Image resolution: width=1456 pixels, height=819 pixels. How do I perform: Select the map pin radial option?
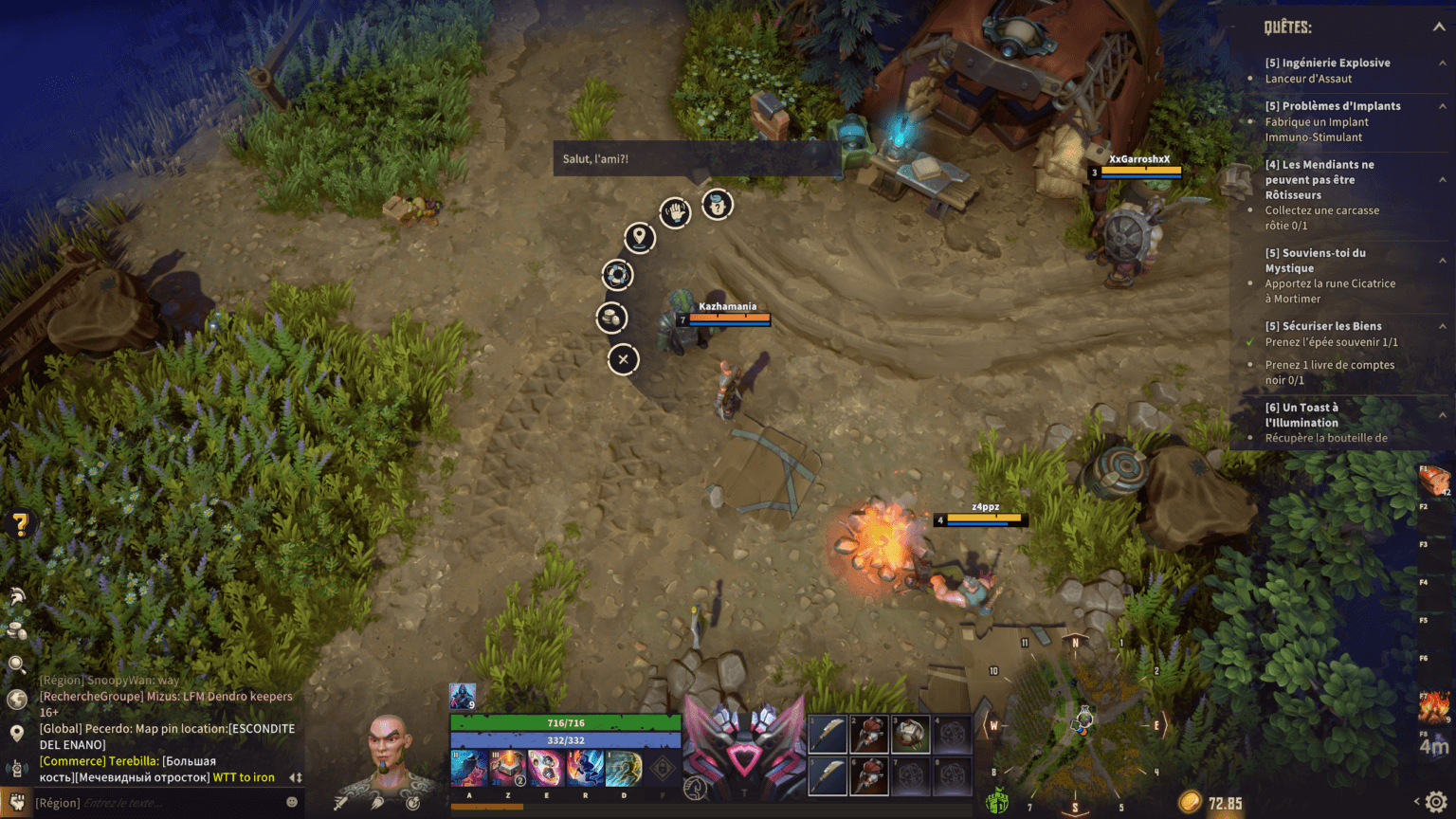[x=640, y=237]
